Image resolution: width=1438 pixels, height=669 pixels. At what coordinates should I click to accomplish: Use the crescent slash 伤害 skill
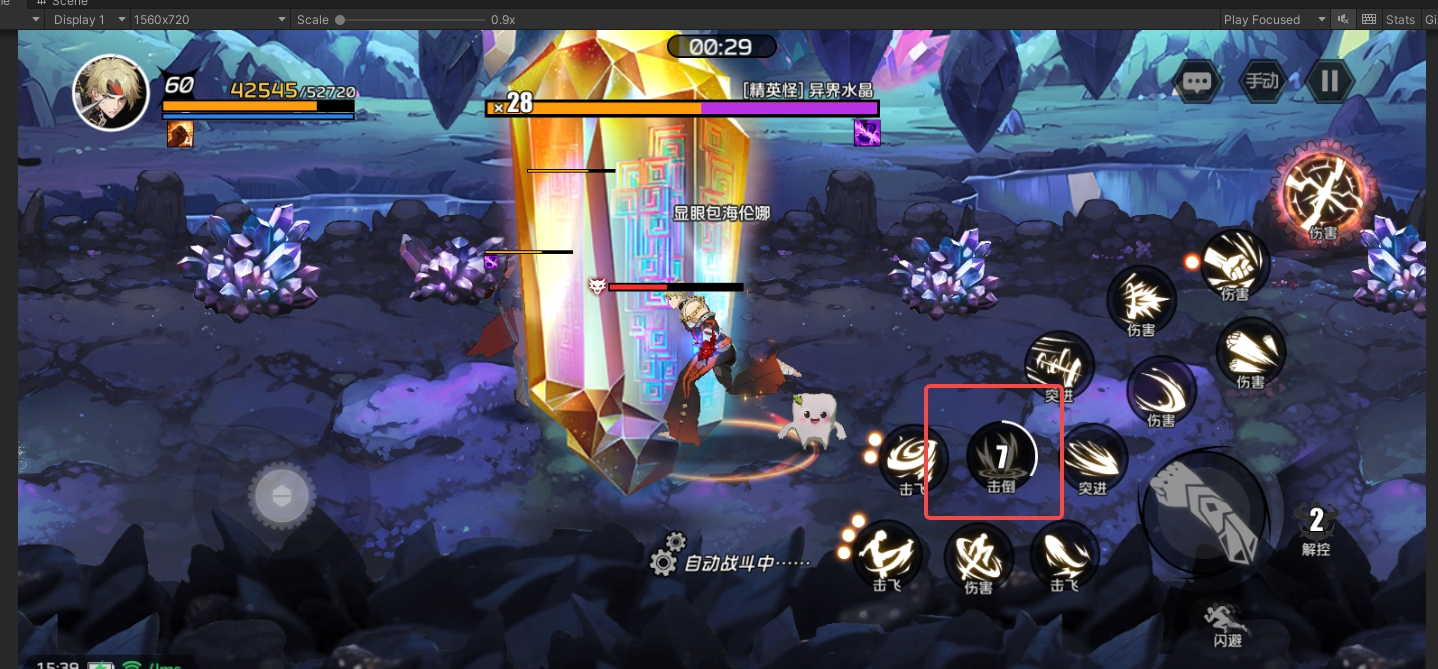[1161, 390]
